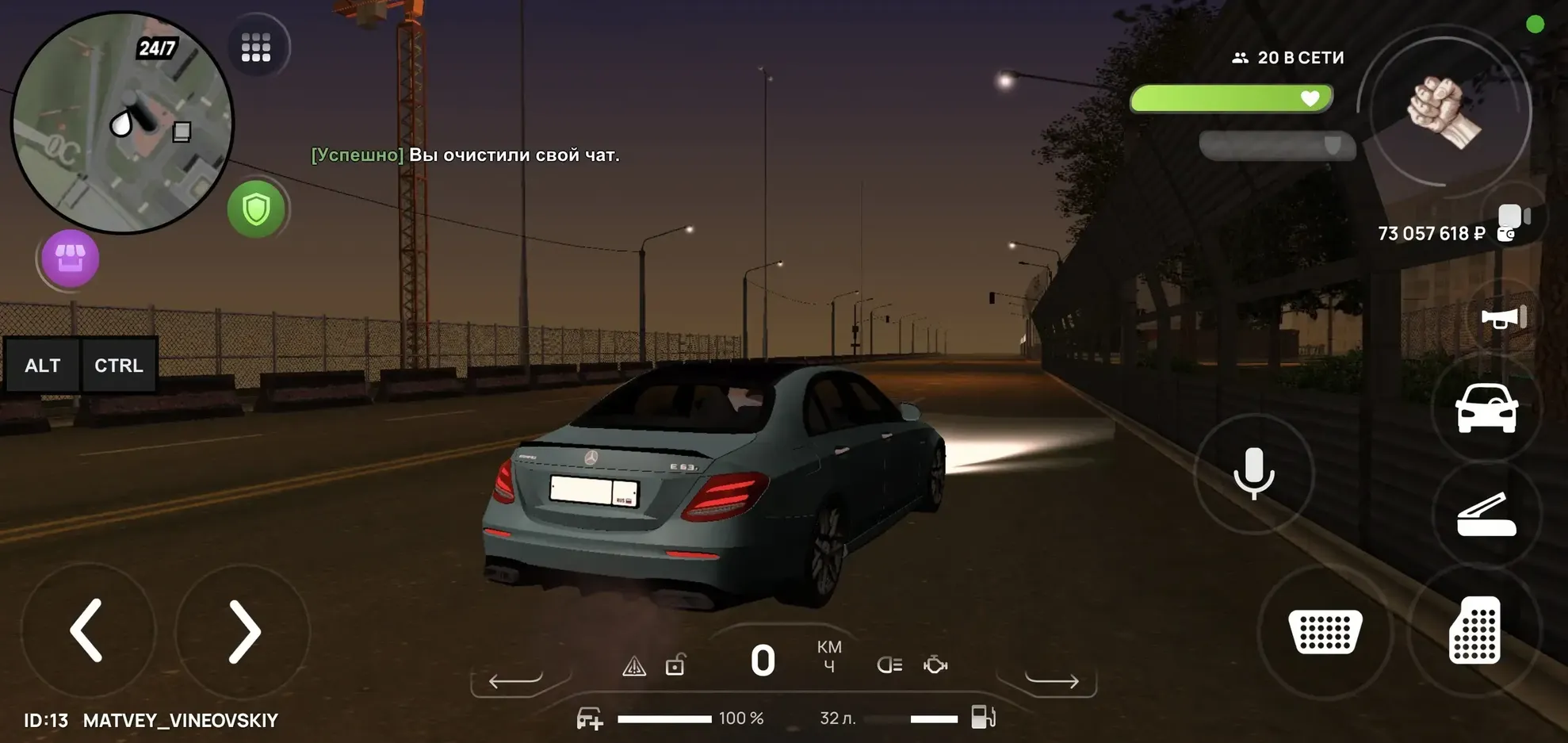Open the car menu icon
Image resolution: width=1568 pixels, height=743 pixels.
coord(1486,408)
